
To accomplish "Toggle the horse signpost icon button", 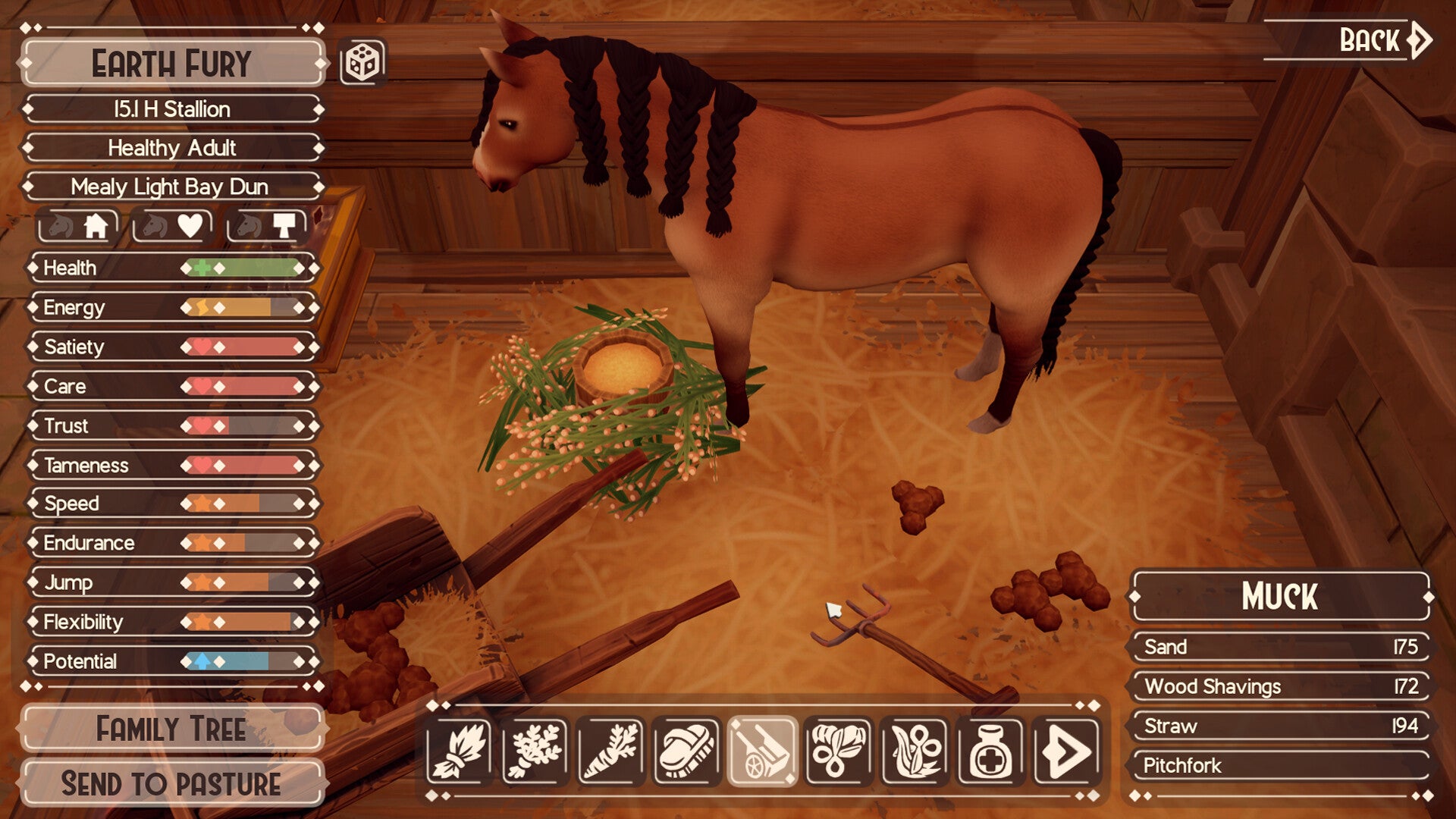I will [267, 226].
